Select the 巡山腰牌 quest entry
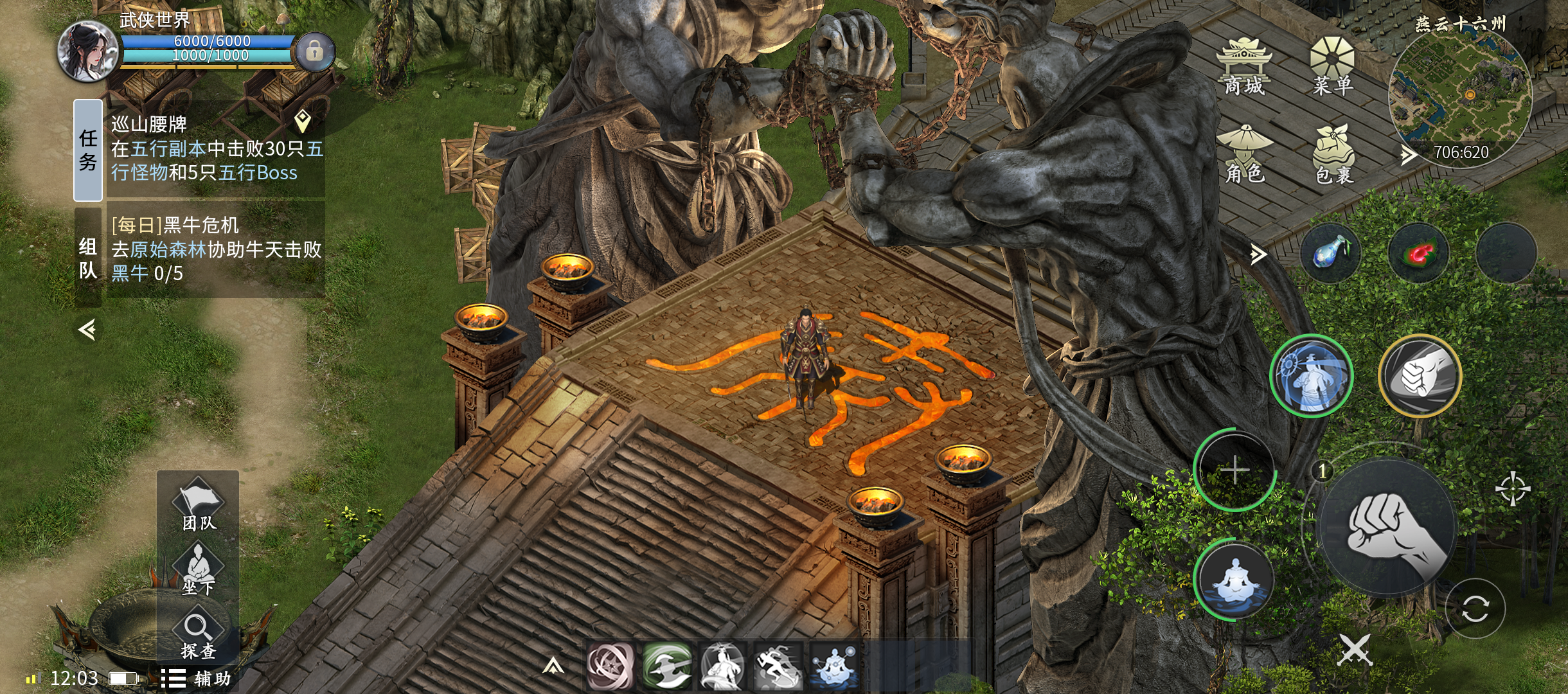 [215, 149]
